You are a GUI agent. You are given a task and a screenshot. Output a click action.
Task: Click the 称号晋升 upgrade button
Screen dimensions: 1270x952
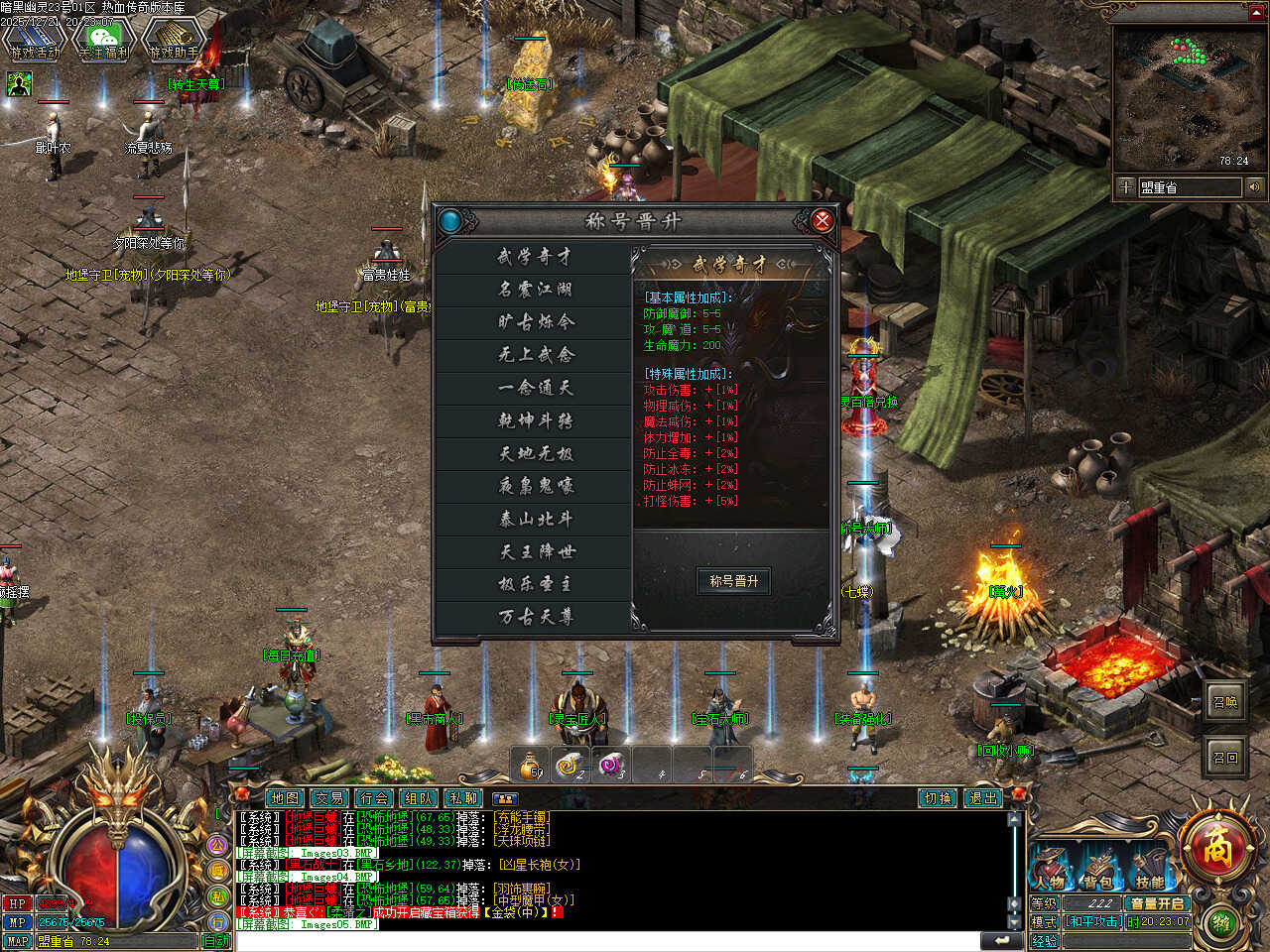(734, 581)
